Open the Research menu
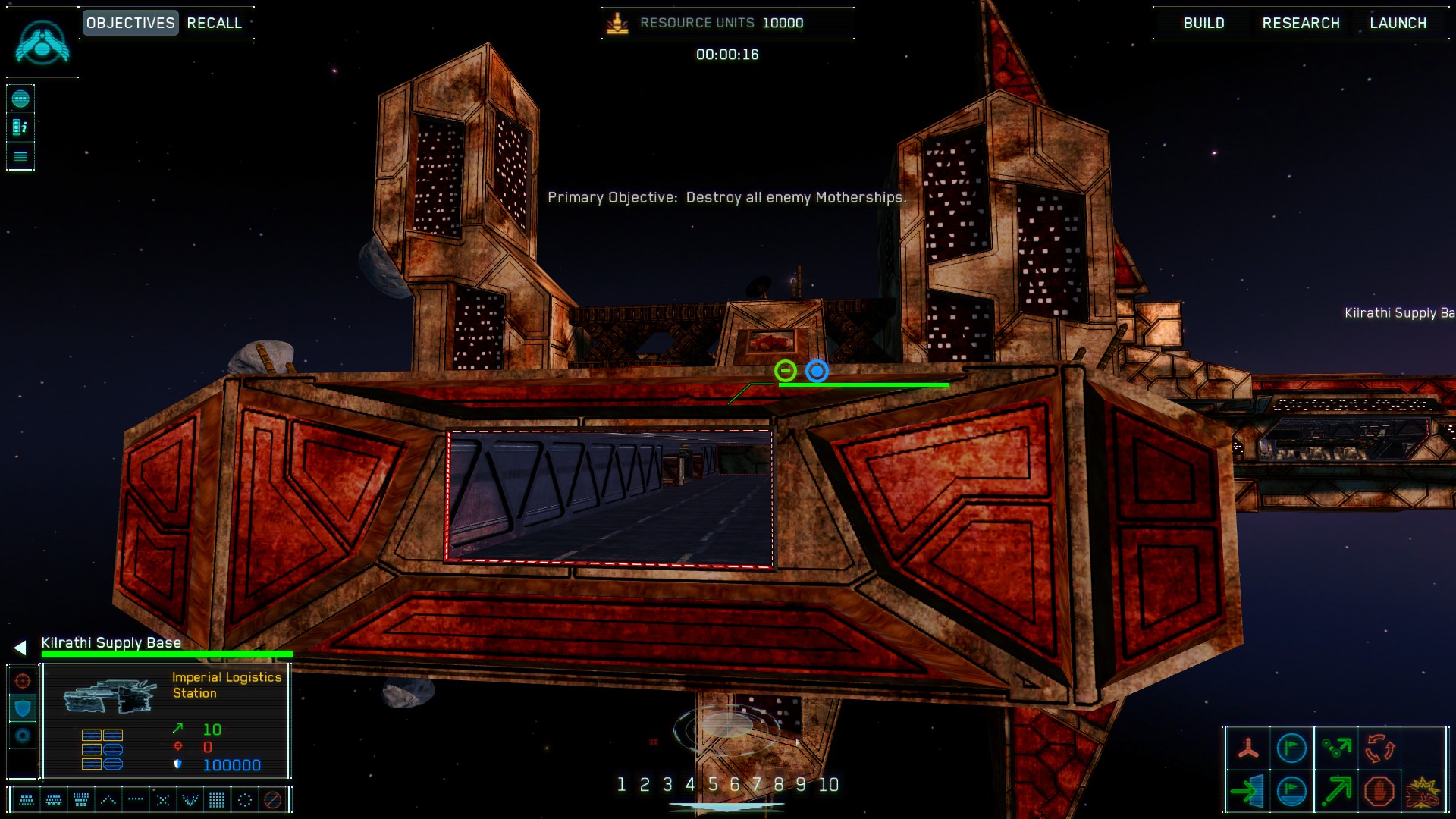The width and height of the screenshot is (1456, 819). click(x=1301, y=23)
